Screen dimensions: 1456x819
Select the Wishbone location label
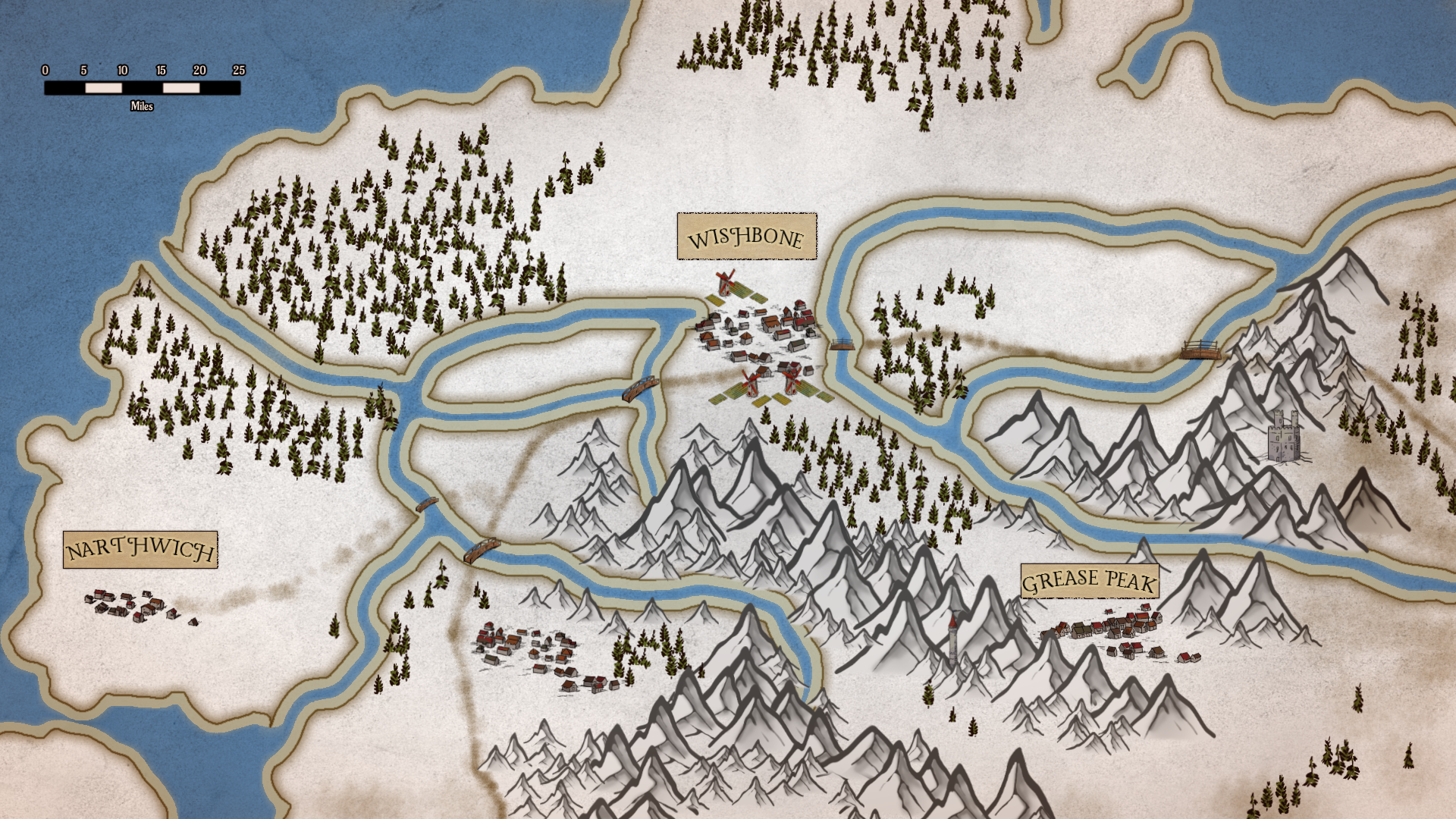click(x=746, y=237)
